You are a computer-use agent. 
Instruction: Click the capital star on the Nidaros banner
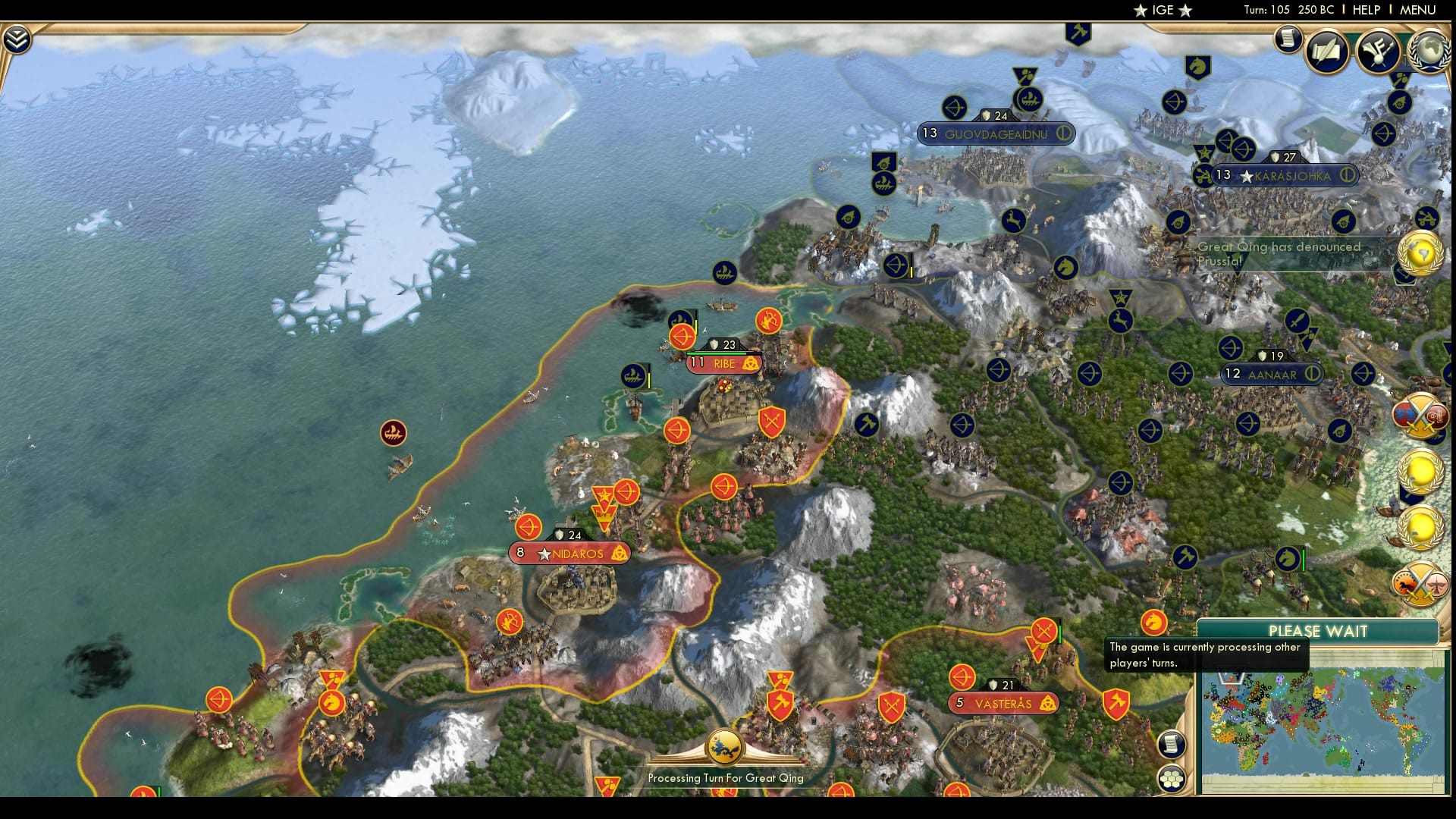click(x=544, y=554)
